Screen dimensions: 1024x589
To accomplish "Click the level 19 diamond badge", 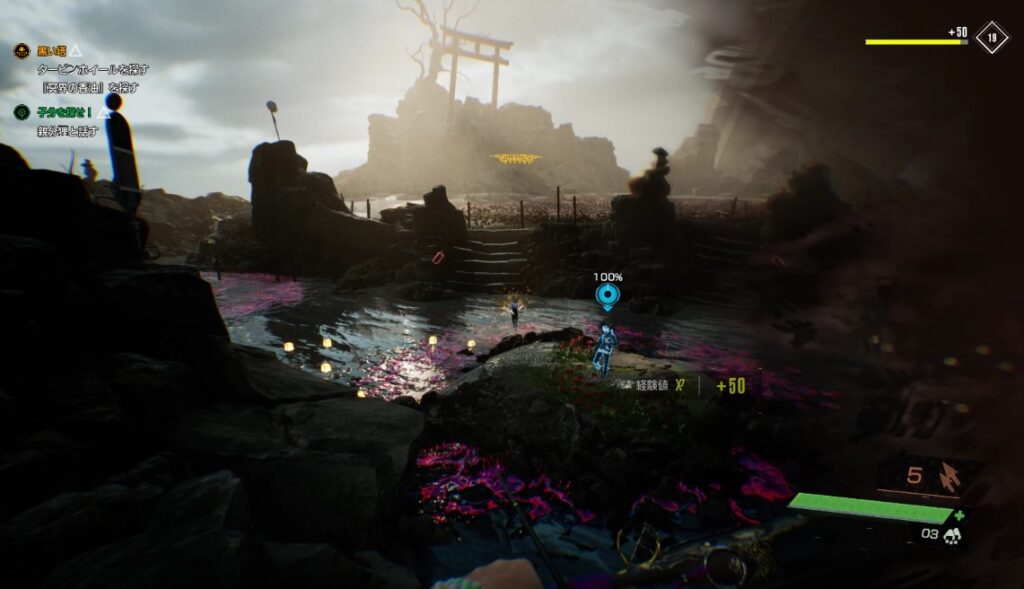I will (991, 37).
